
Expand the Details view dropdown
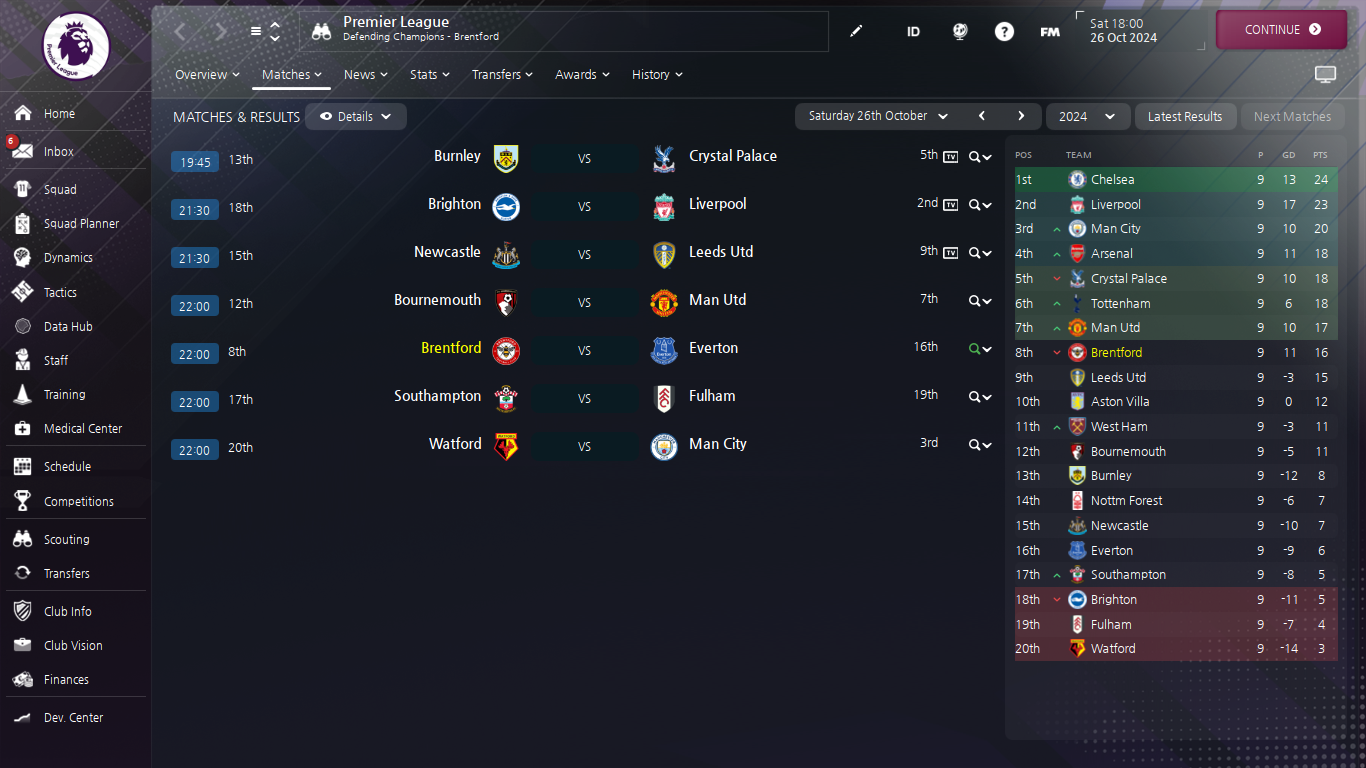356,117
